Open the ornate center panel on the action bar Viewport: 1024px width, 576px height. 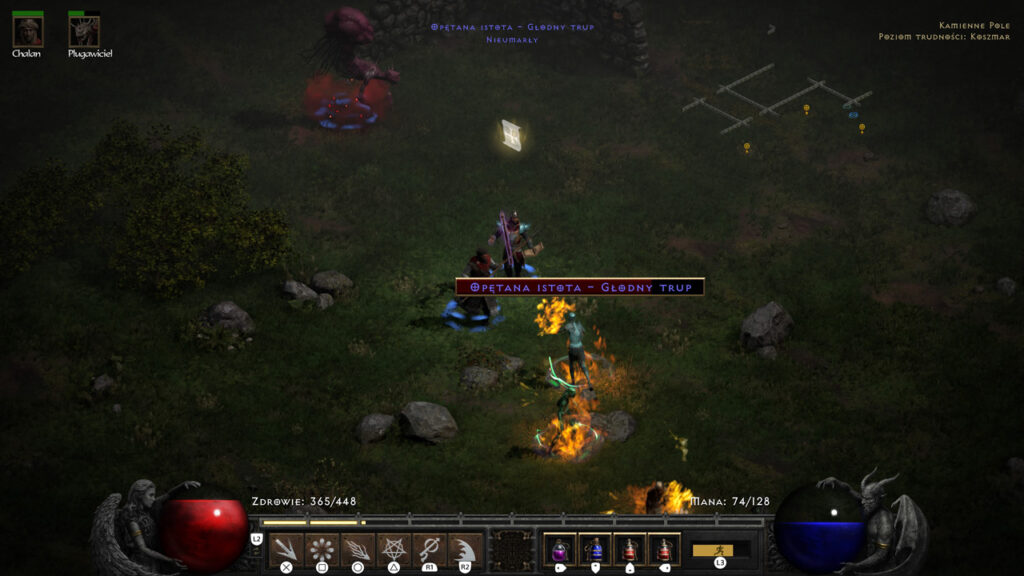513,550
